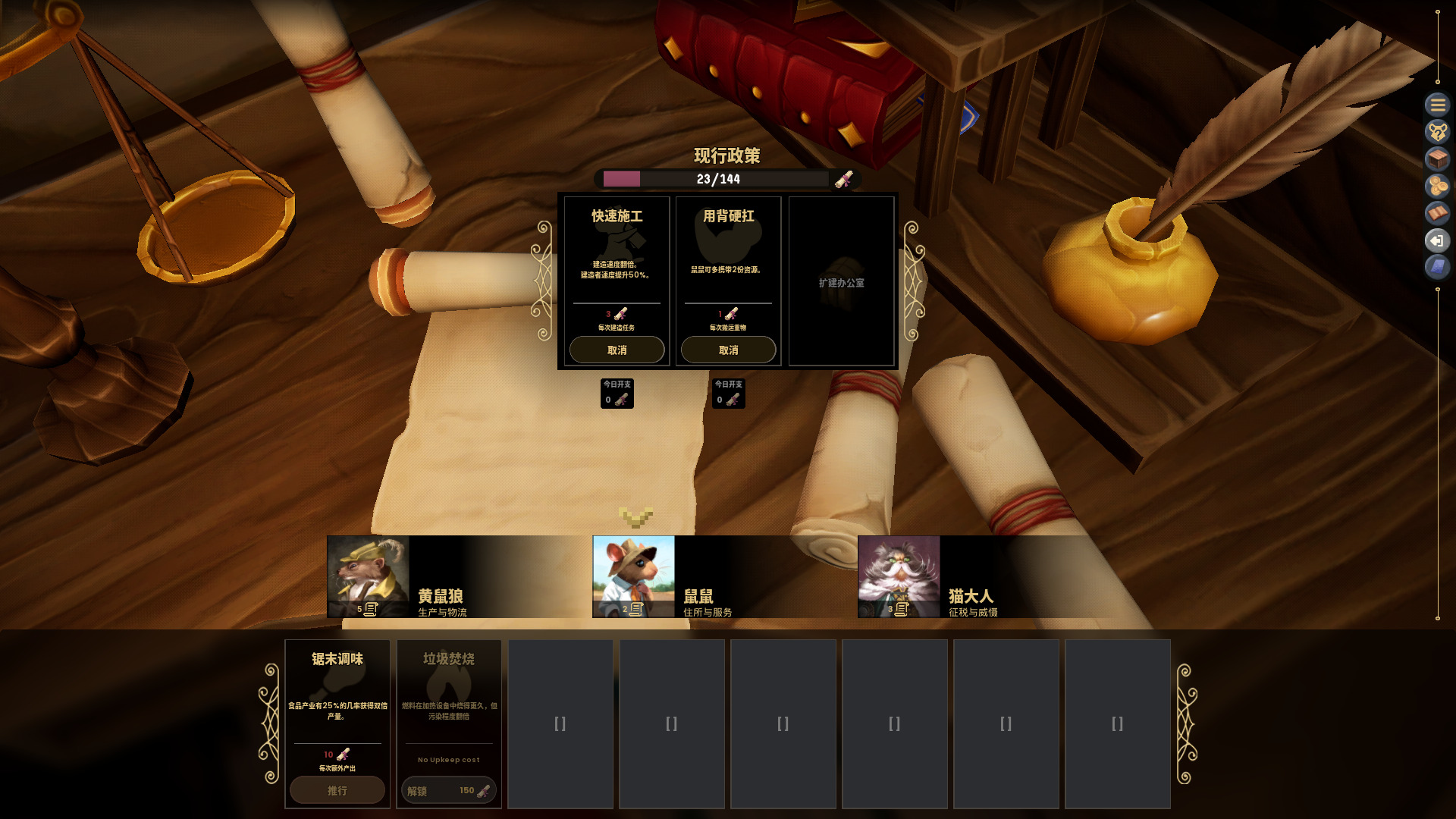Click the exit arrow icon
The height and width of the screenshot is (819, 1456).
point(1437,241)
